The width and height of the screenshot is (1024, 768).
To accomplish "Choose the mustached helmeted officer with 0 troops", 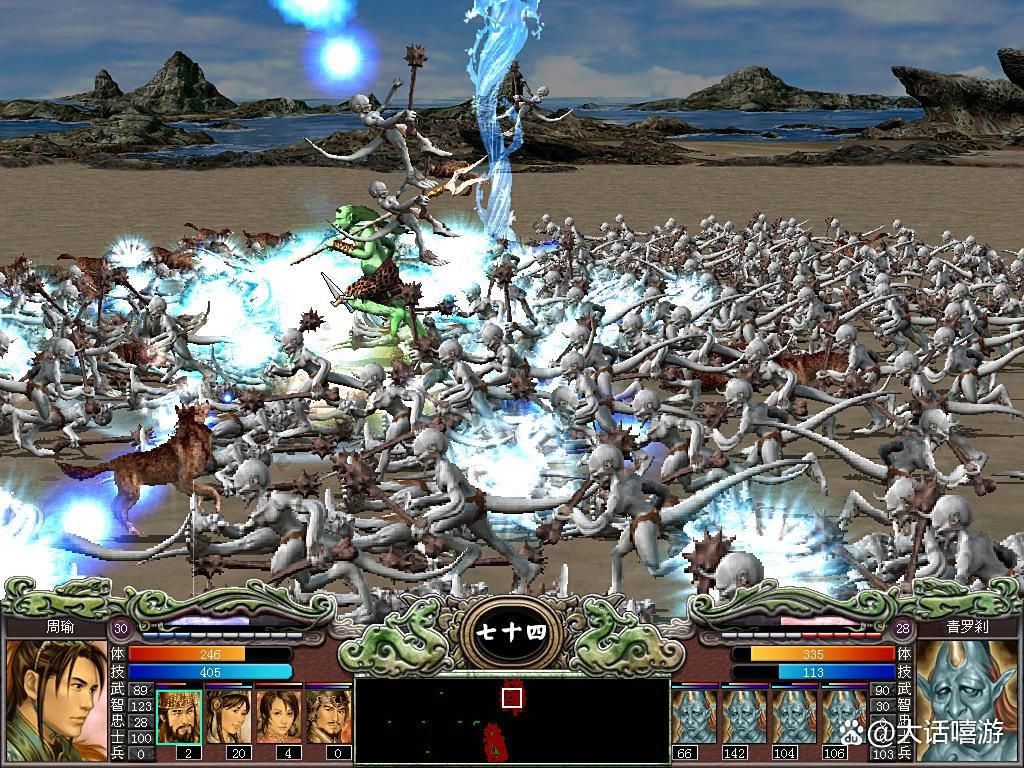I will click(328, 716).
